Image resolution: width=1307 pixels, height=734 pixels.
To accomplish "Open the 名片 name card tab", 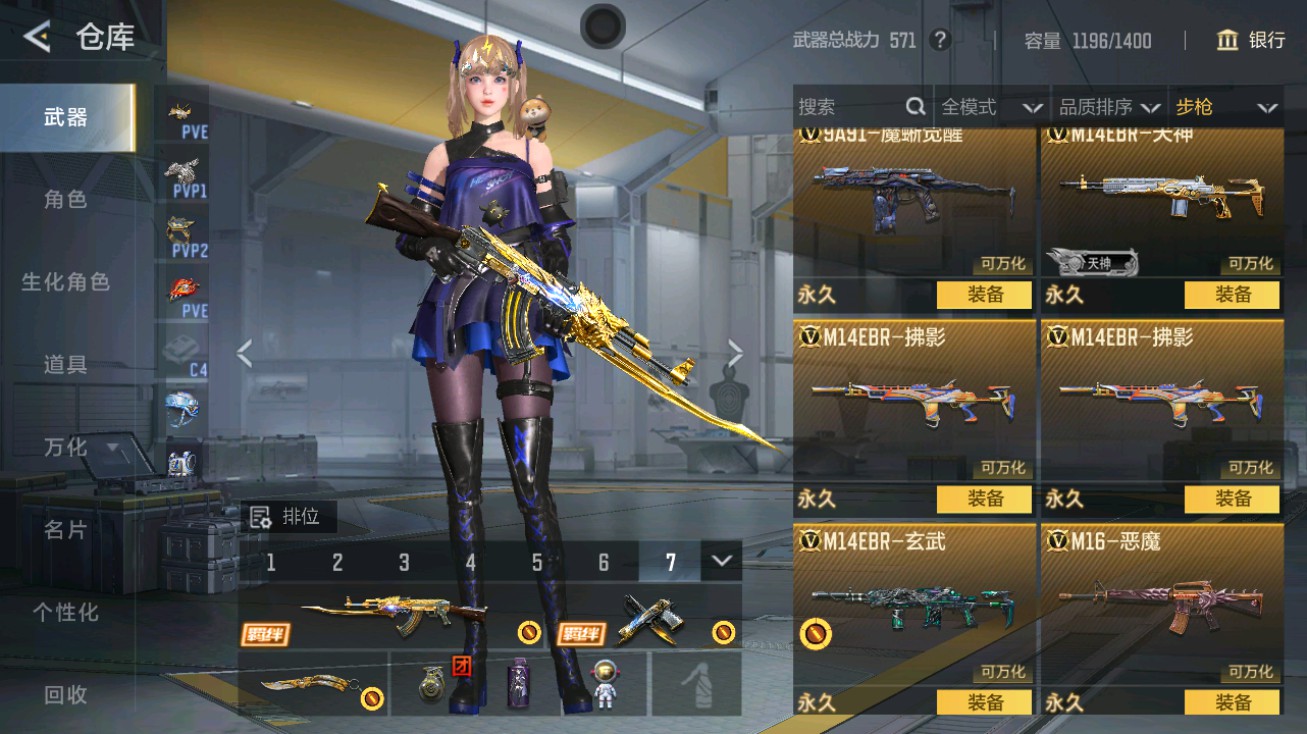I will (x=66, y=529).
